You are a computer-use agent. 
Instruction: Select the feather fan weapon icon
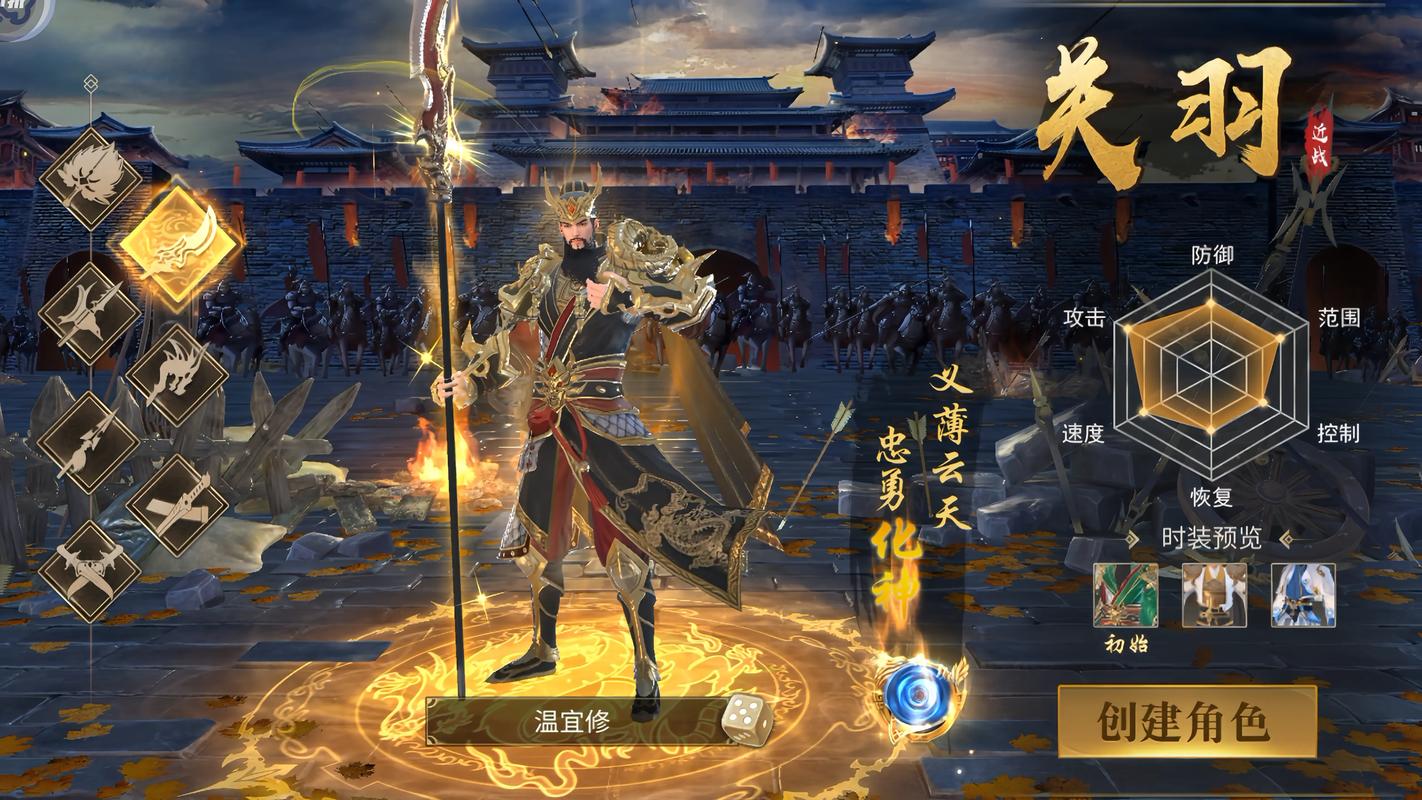coord(89,185)
